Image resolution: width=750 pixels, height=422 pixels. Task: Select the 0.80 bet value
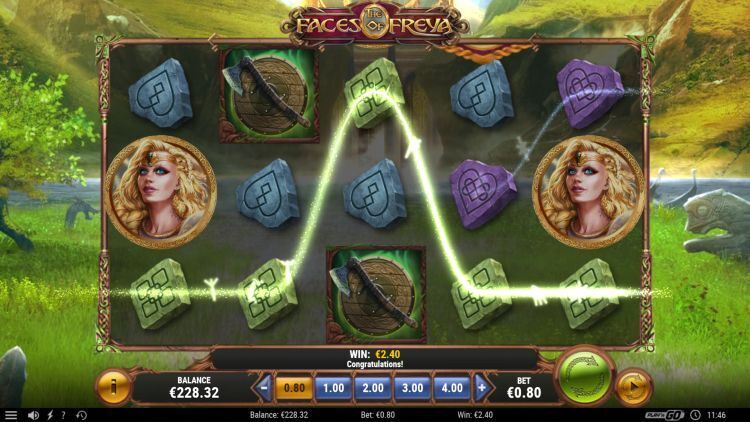pos(294,387)
